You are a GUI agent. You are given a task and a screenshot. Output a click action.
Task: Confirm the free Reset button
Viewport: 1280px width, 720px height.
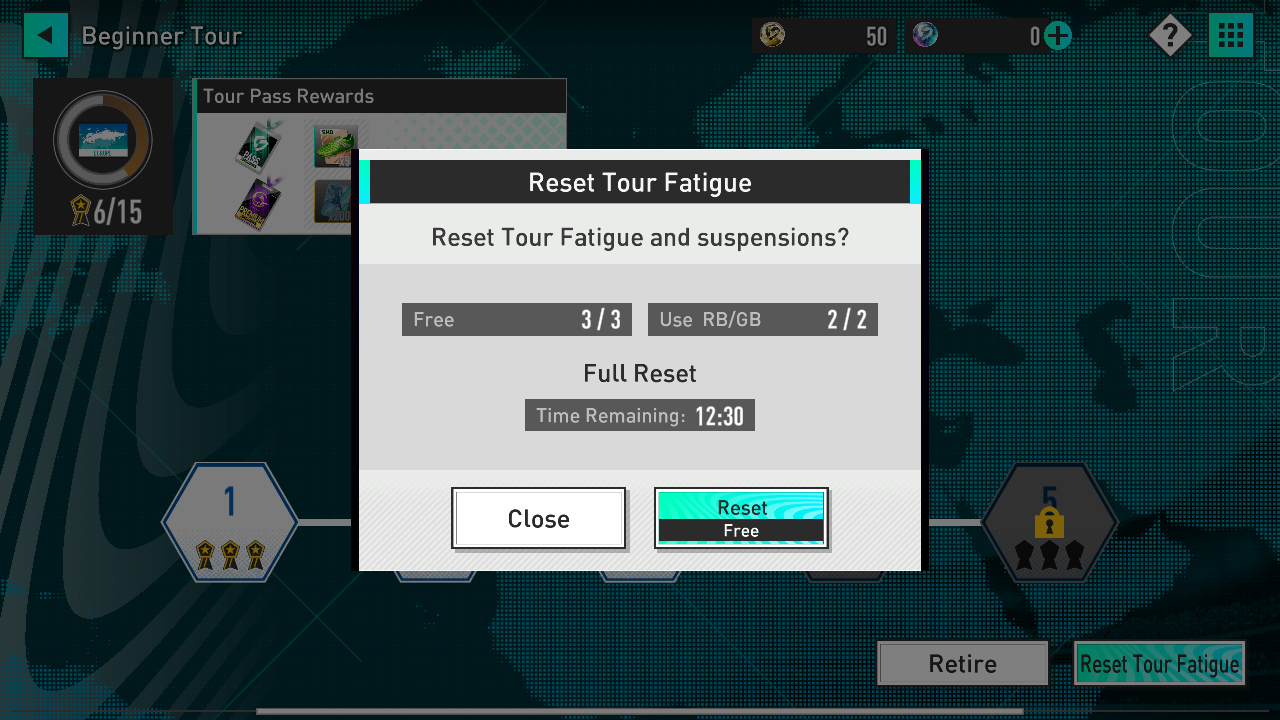[x=741, y=518]
